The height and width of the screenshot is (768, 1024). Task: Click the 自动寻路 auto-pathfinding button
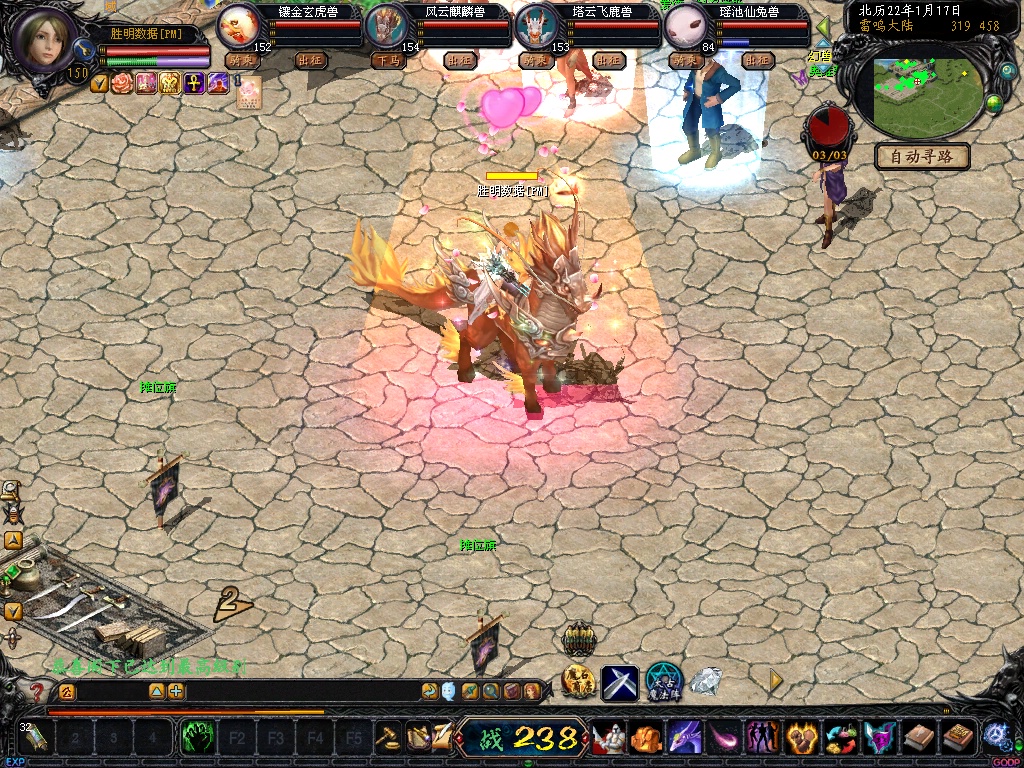922,156
